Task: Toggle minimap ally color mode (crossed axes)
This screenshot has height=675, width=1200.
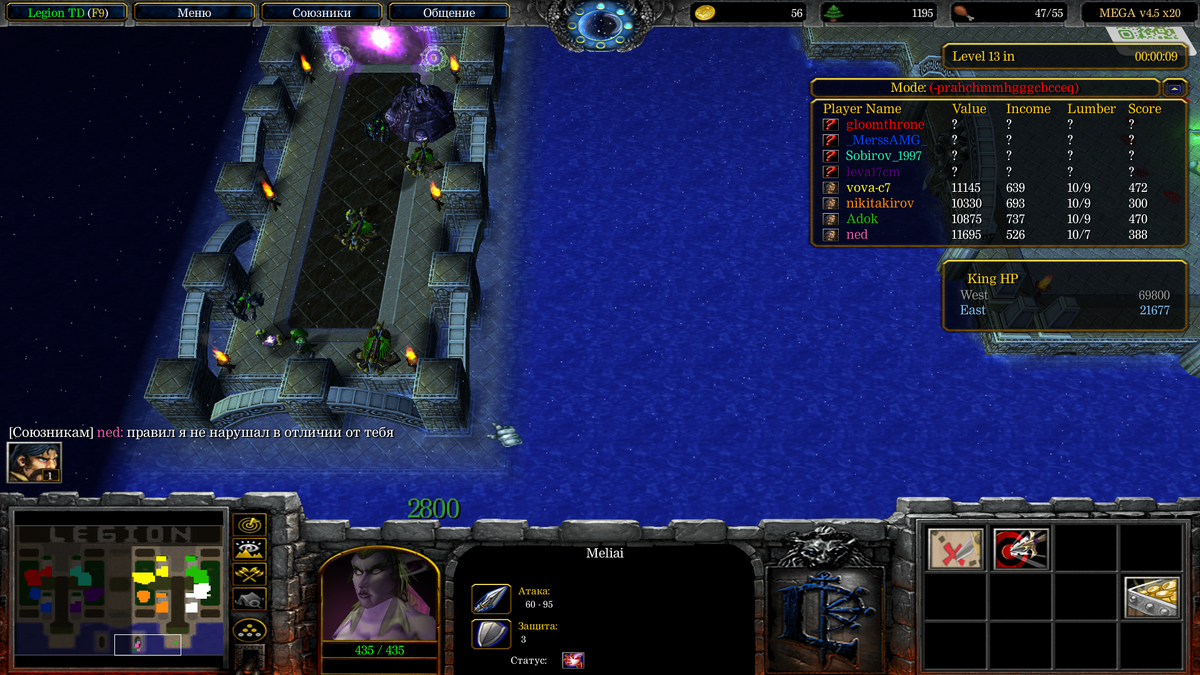Action: (x=249, y=574)
